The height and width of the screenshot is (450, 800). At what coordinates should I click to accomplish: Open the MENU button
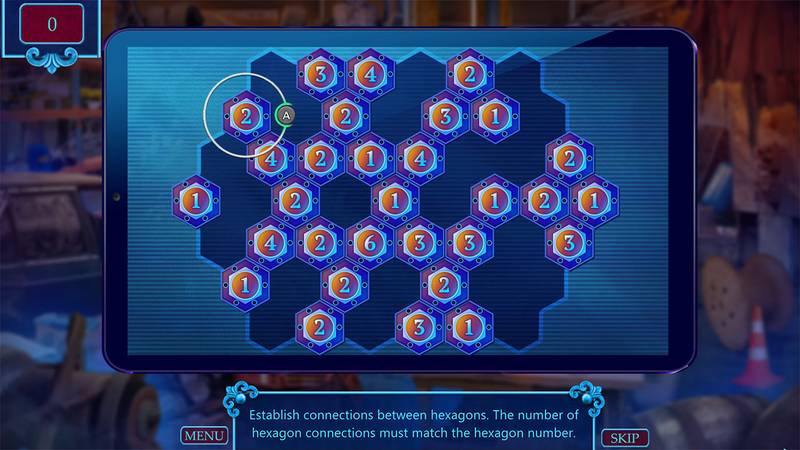203,436
